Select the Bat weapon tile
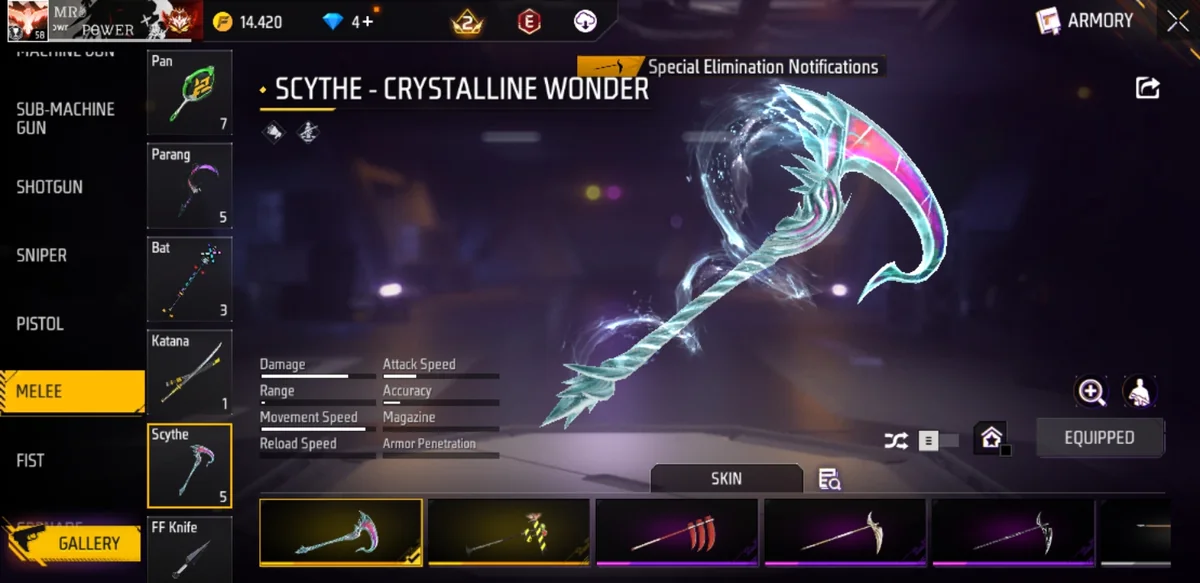 (189, 279)
